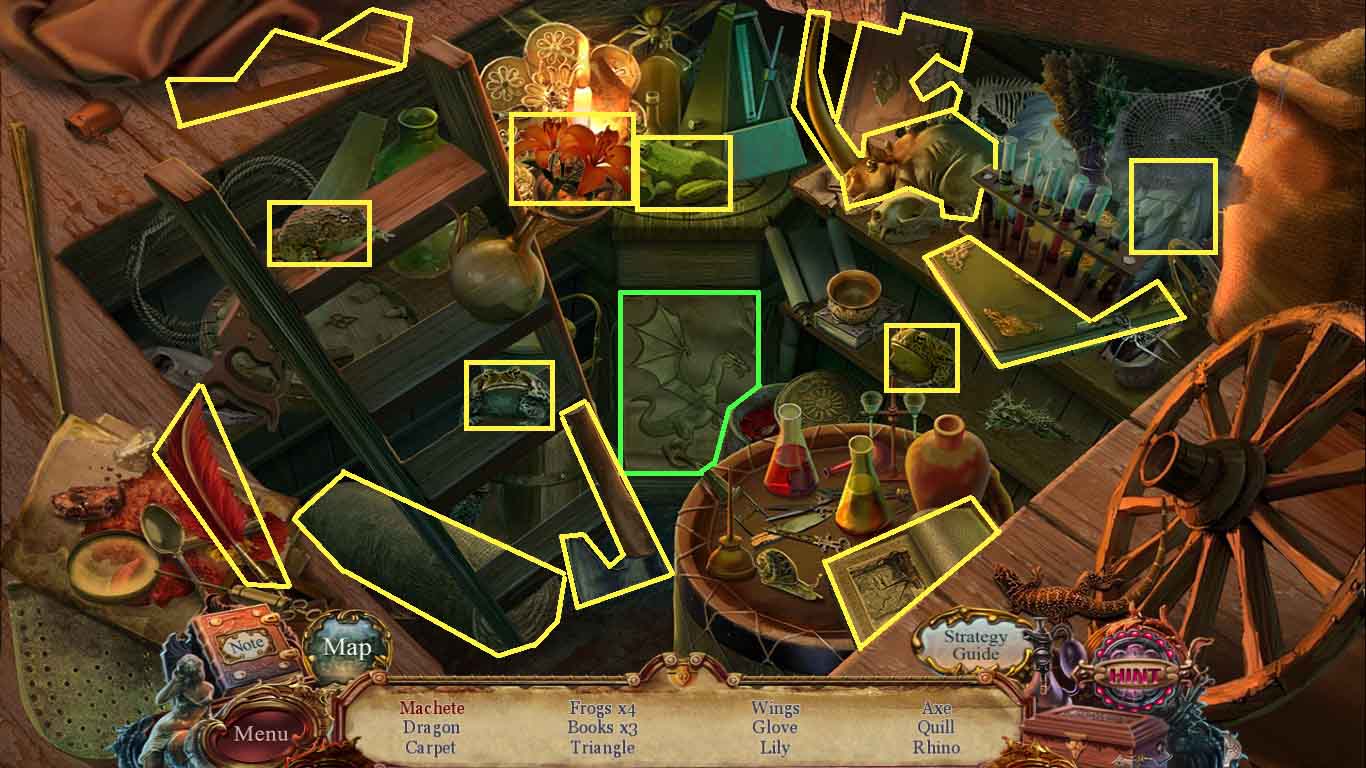Select Frogs x4 from the item list
Viewport: 1366px width, 768px height.
(601, 708)
